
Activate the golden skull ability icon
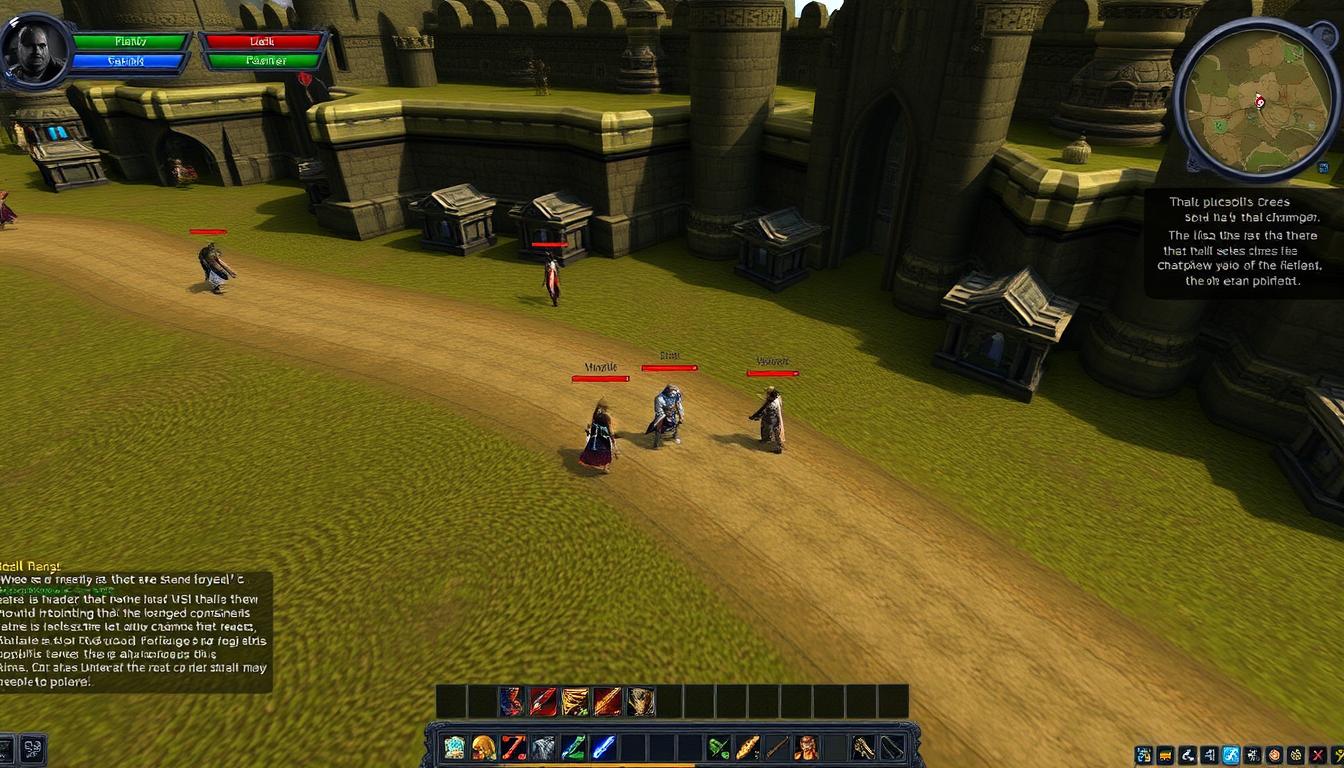pyautogui.click(x=485, y=747)
